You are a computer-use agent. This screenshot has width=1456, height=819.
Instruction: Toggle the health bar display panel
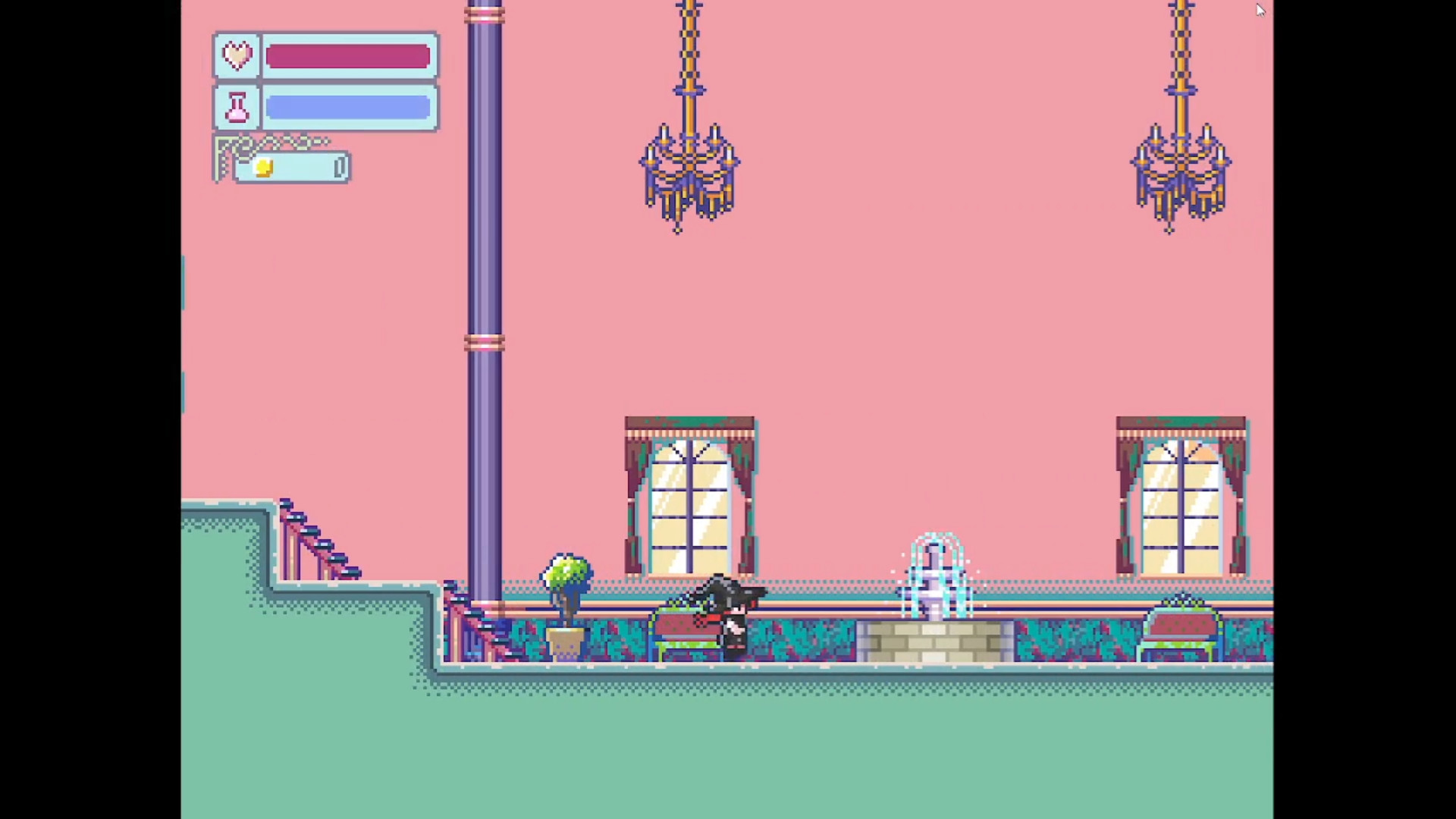tap(325, 55)
